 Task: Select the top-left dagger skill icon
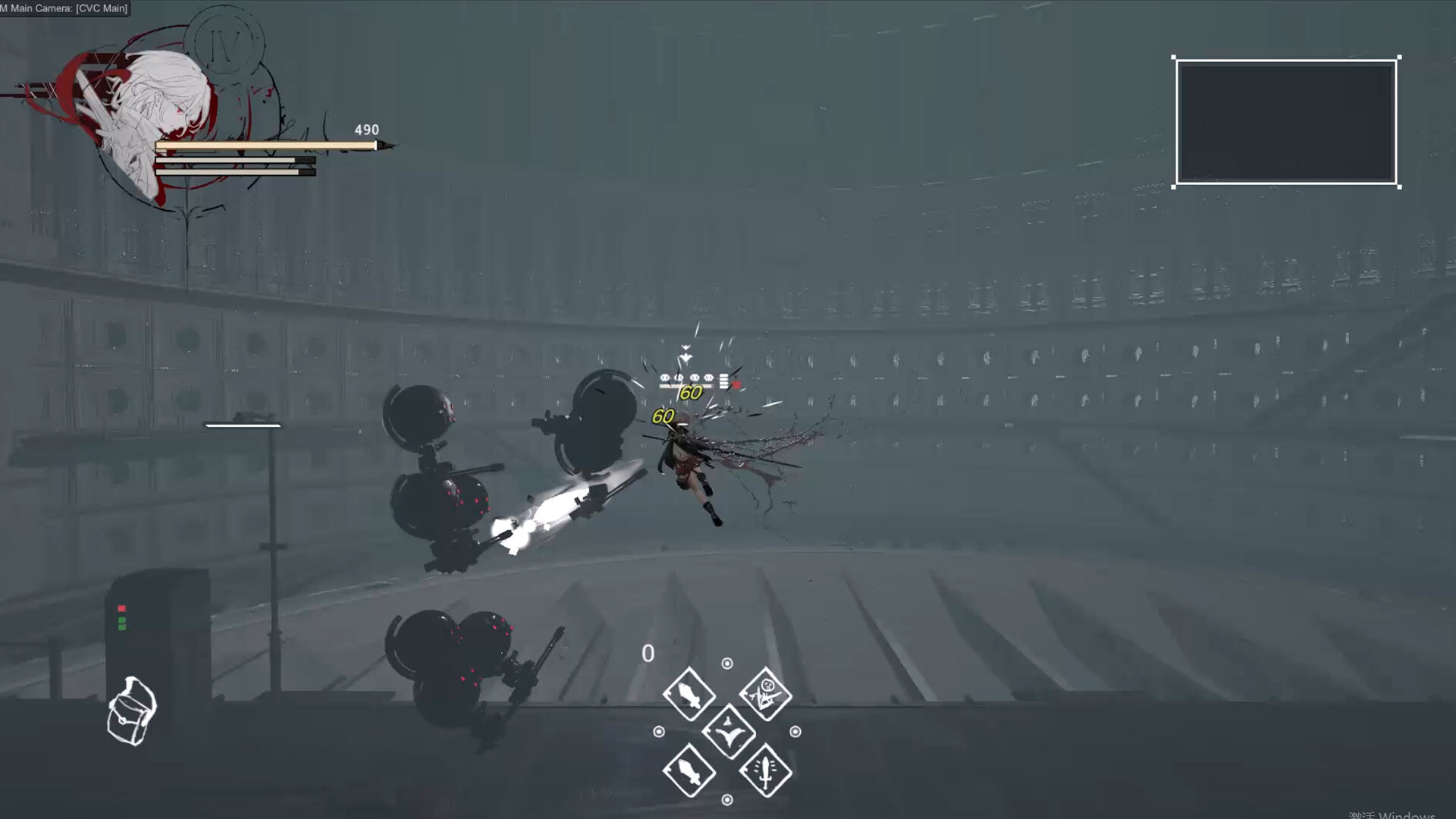[x=690, y=693]
